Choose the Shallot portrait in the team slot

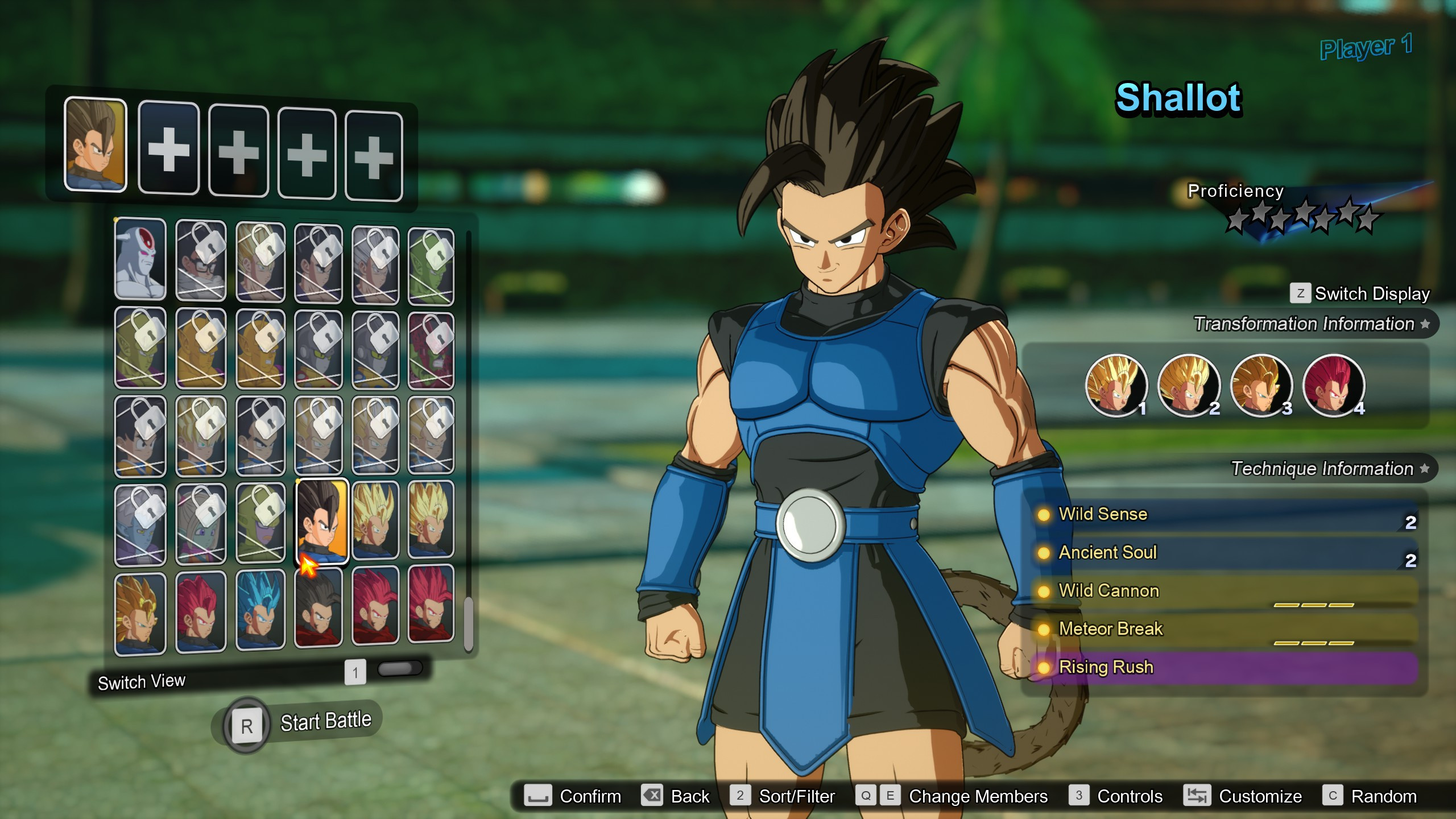coord(96,144)
